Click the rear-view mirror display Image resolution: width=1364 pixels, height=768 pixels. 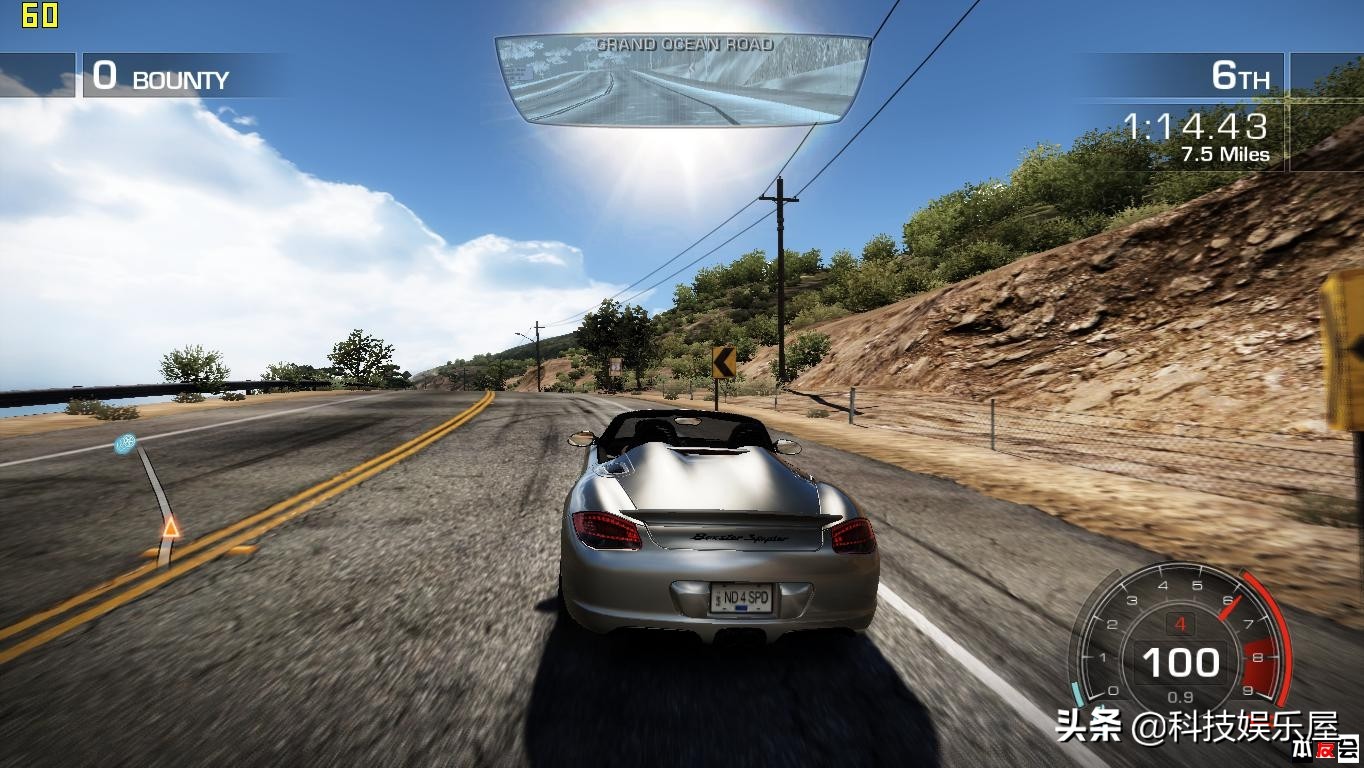click(682, 80)
